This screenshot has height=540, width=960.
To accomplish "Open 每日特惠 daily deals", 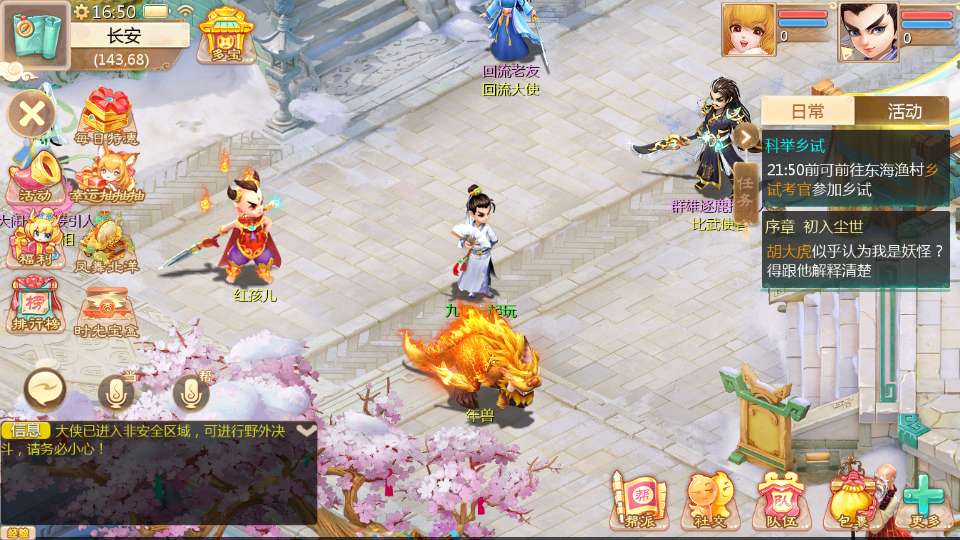I will (109, 117).
